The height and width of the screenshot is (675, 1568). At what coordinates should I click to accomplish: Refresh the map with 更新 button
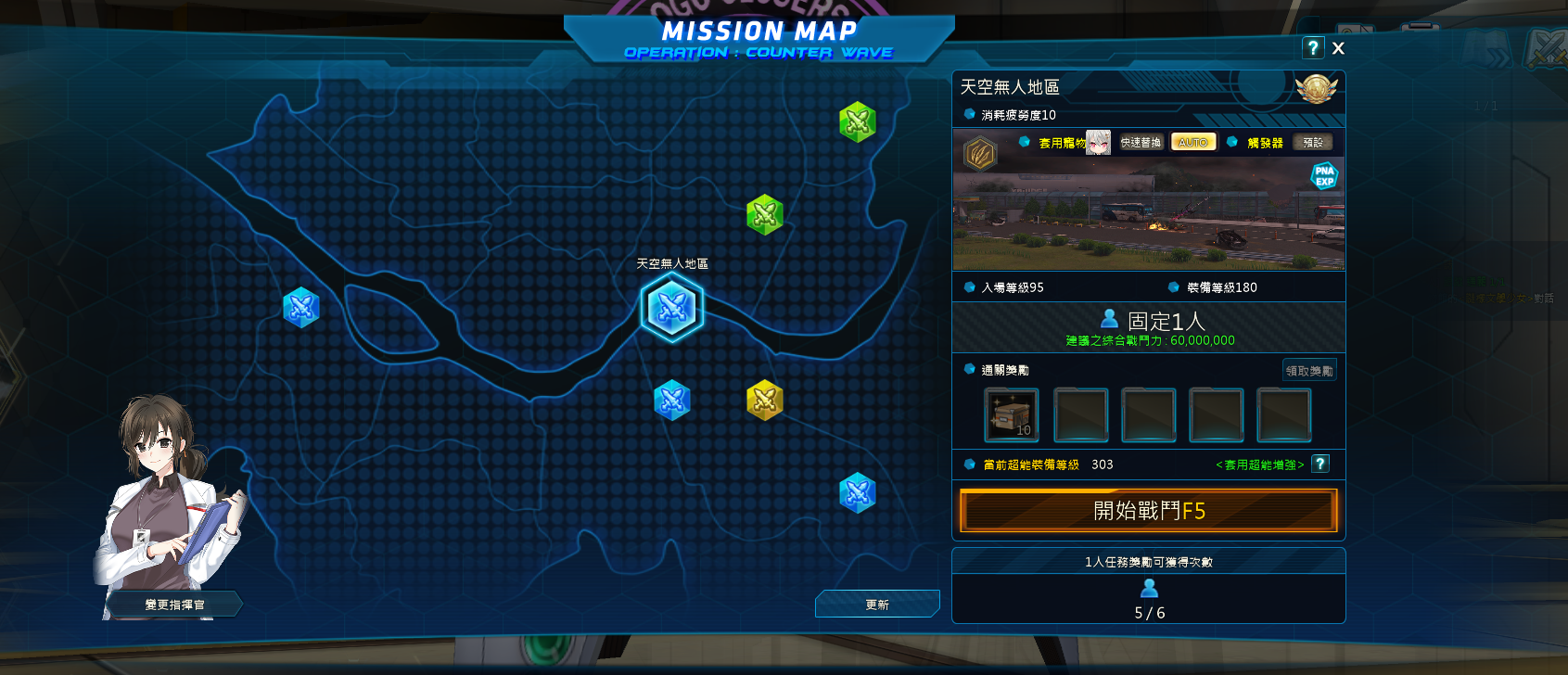(877, 605)
